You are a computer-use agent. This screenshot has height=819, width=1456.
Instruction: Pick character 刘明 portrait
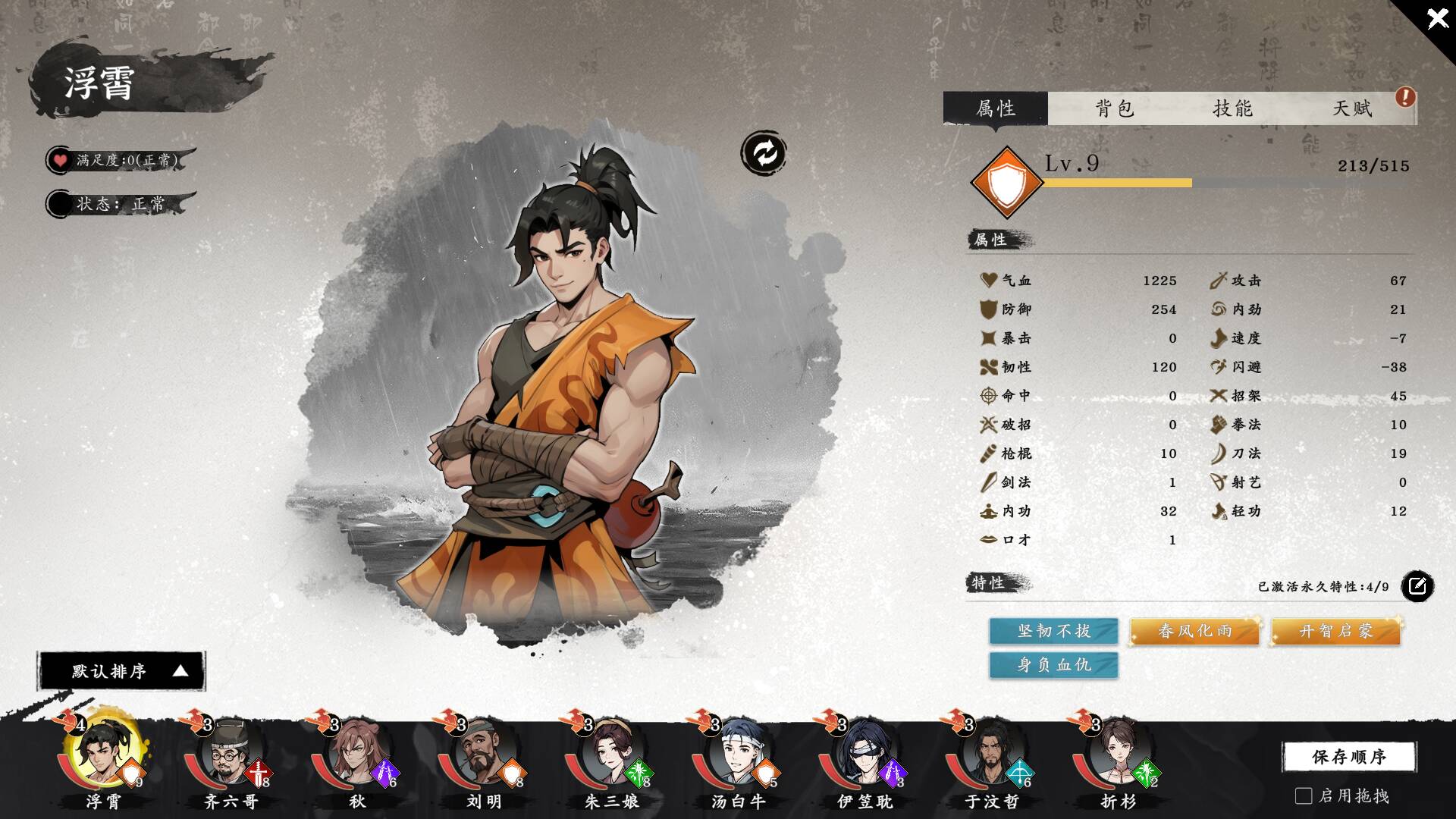[x=483, y=755]
